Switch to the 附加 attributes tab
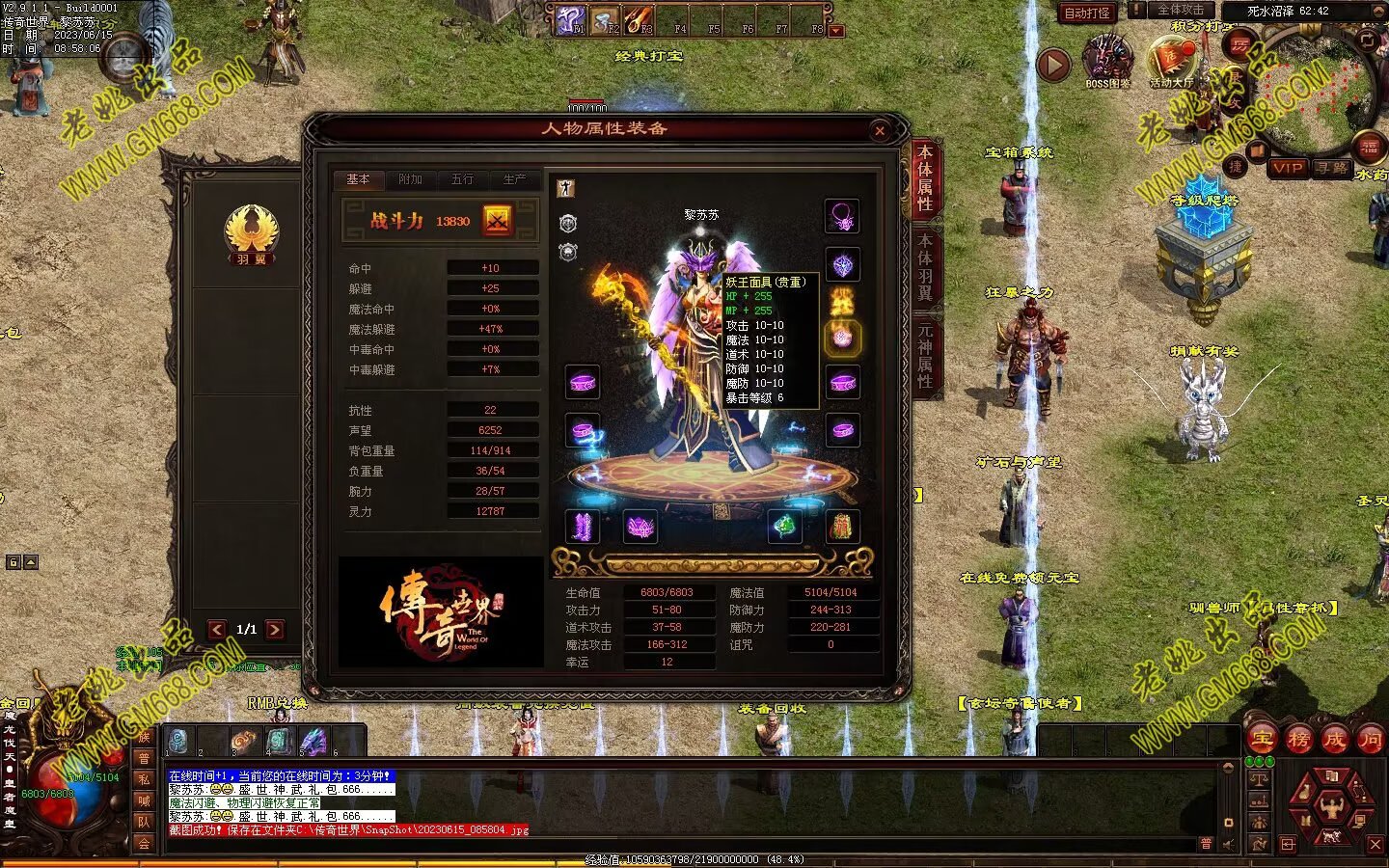 [411, 179]
